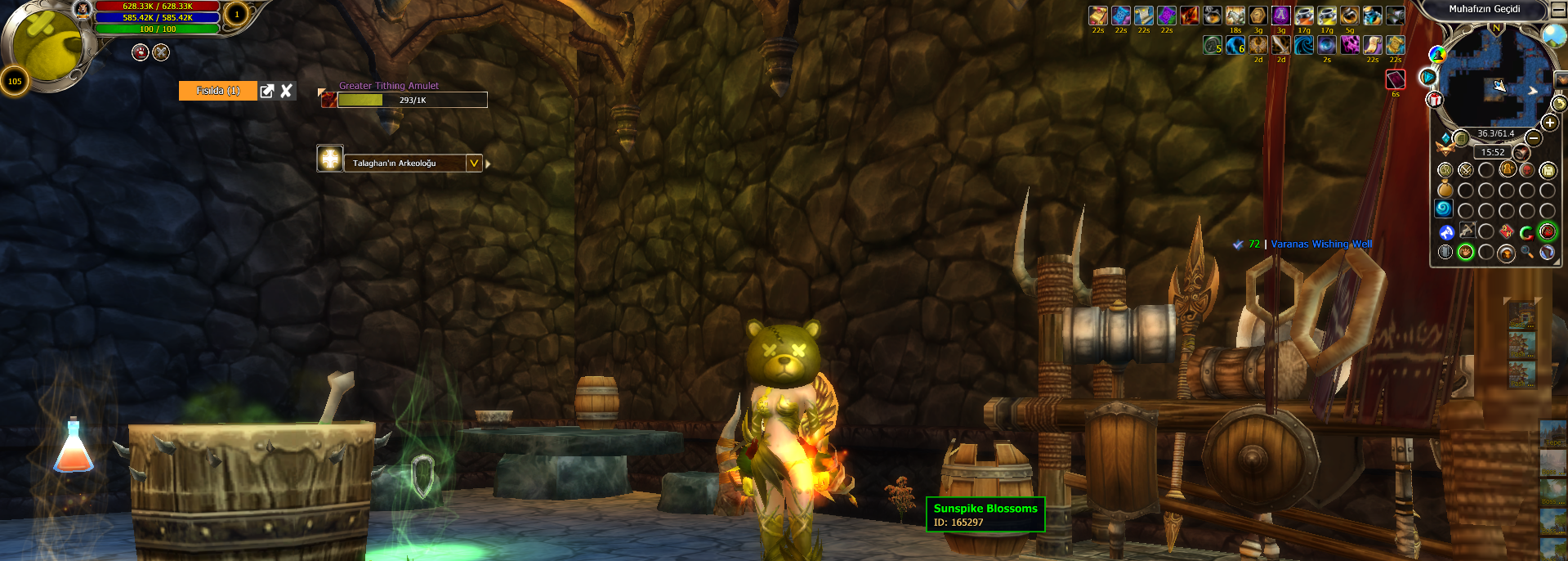Image resolution: width=1568 pixels, height=561 pixels.
Task: Click the red paw pet icon
Action: pyautogui.click(x=141, y=52)
